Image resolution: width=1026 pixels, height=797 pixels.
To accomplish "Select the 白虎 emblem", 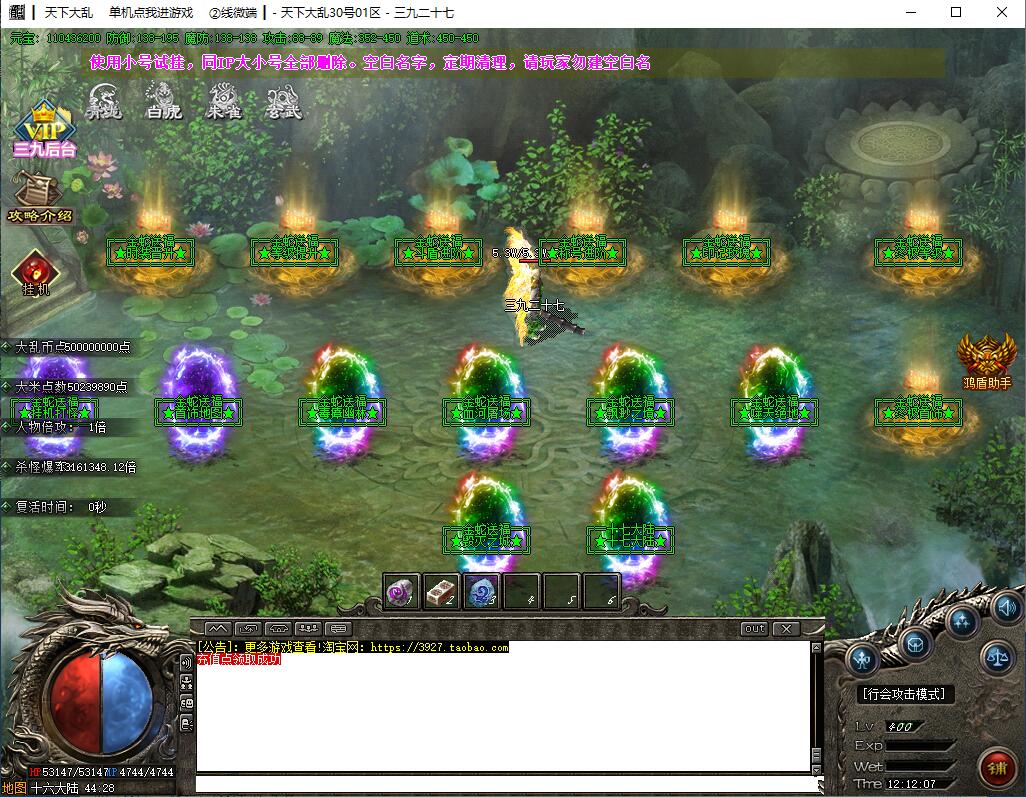I will [x=163, y=101].
